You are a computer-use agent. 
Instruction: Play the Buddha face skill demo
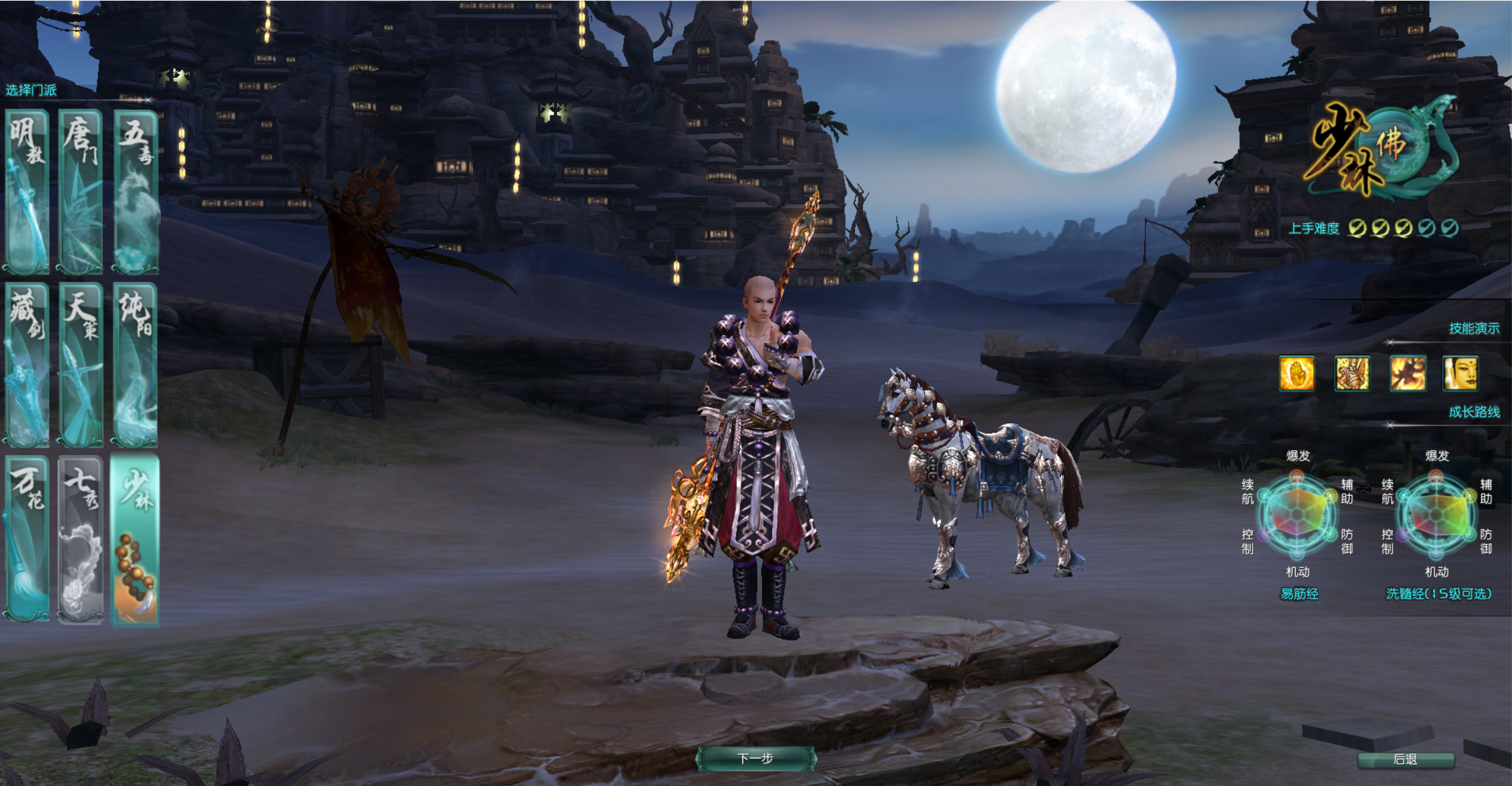(1460, 373)
